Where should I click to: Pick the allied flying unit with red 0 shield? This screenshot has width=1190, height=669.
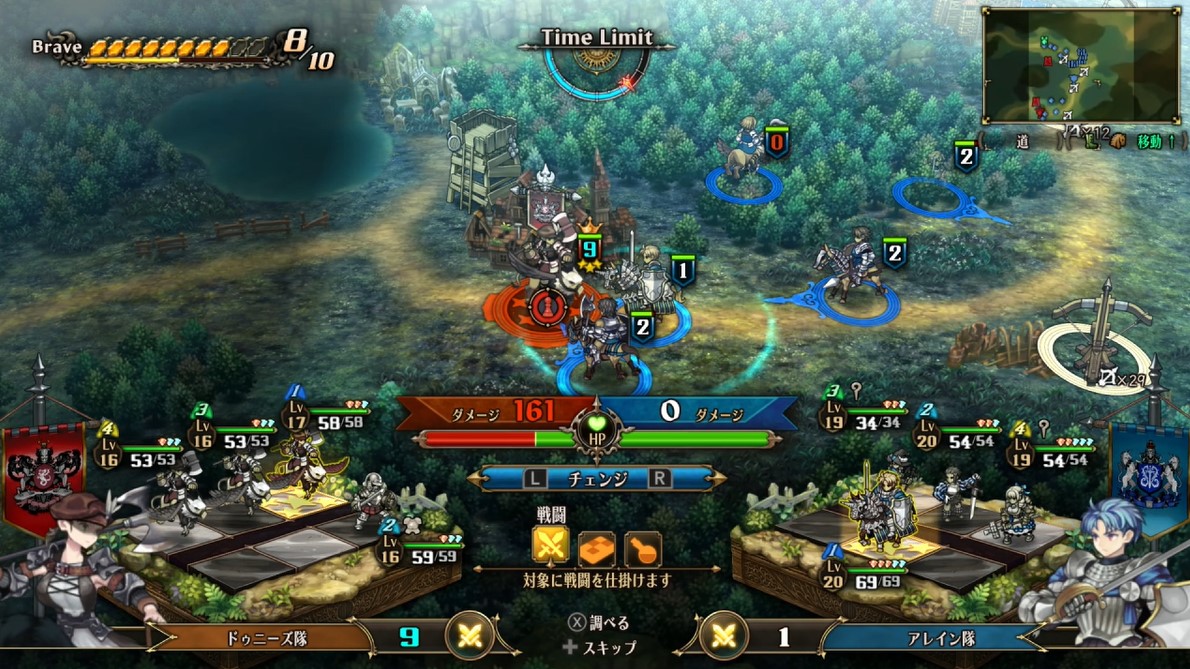[x=745, y=150]
